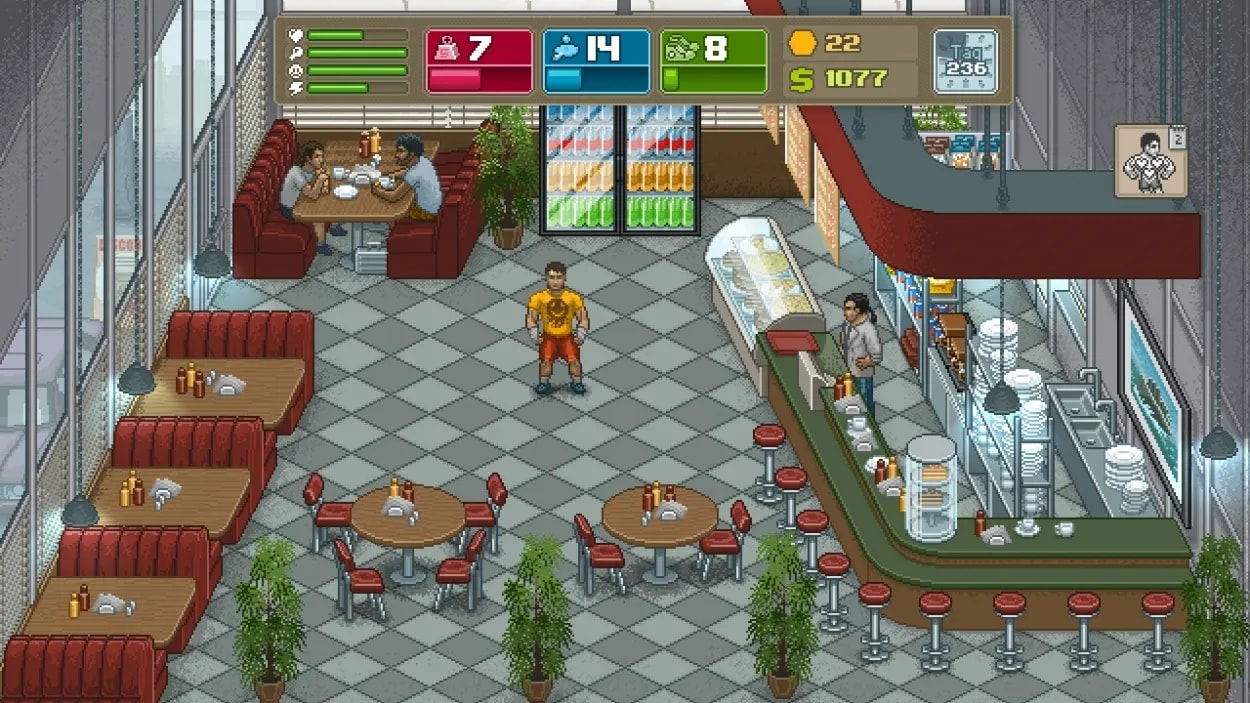Click the Tag 236 calendar button

click(x=965, y=62)
